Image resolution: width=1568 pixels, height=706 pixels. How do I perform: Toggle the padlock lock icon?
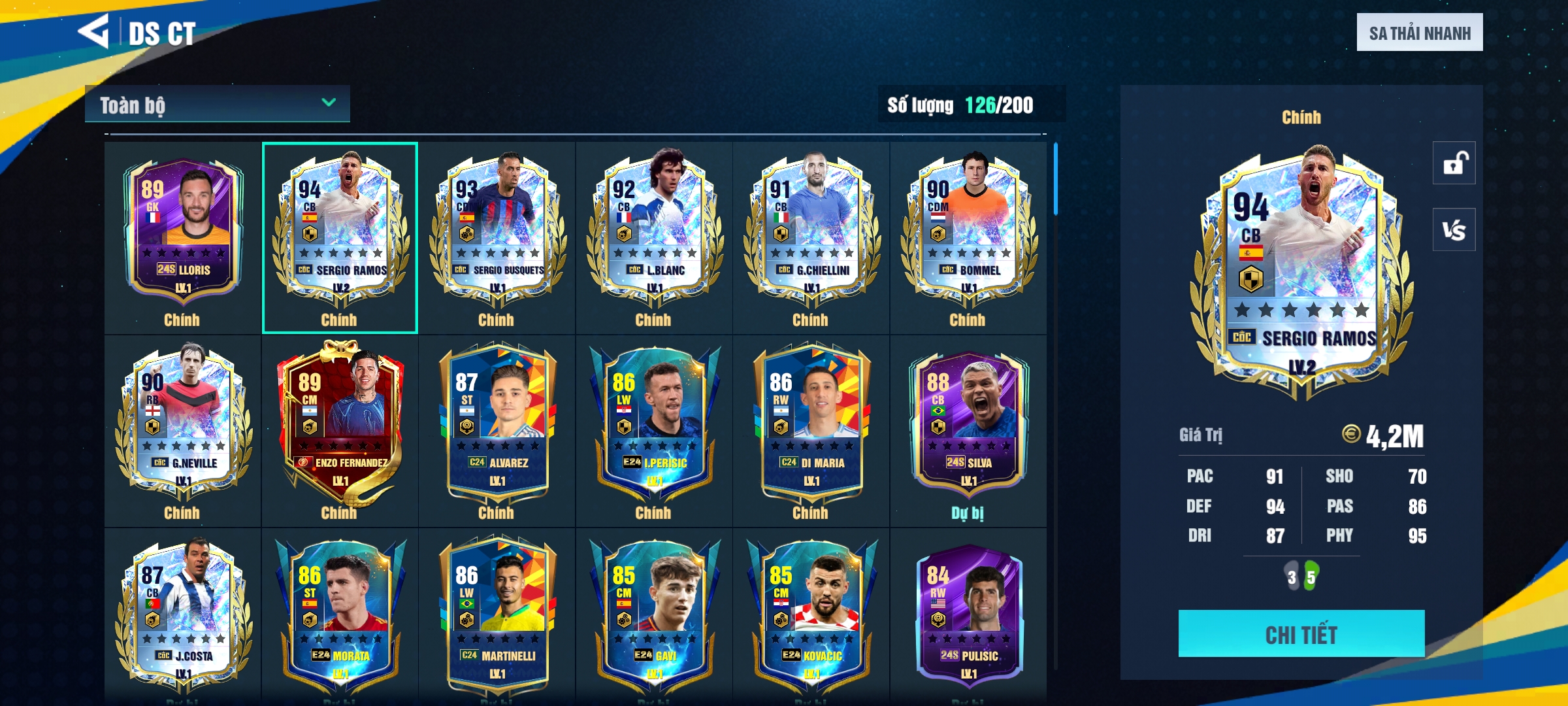point(1454,163)
